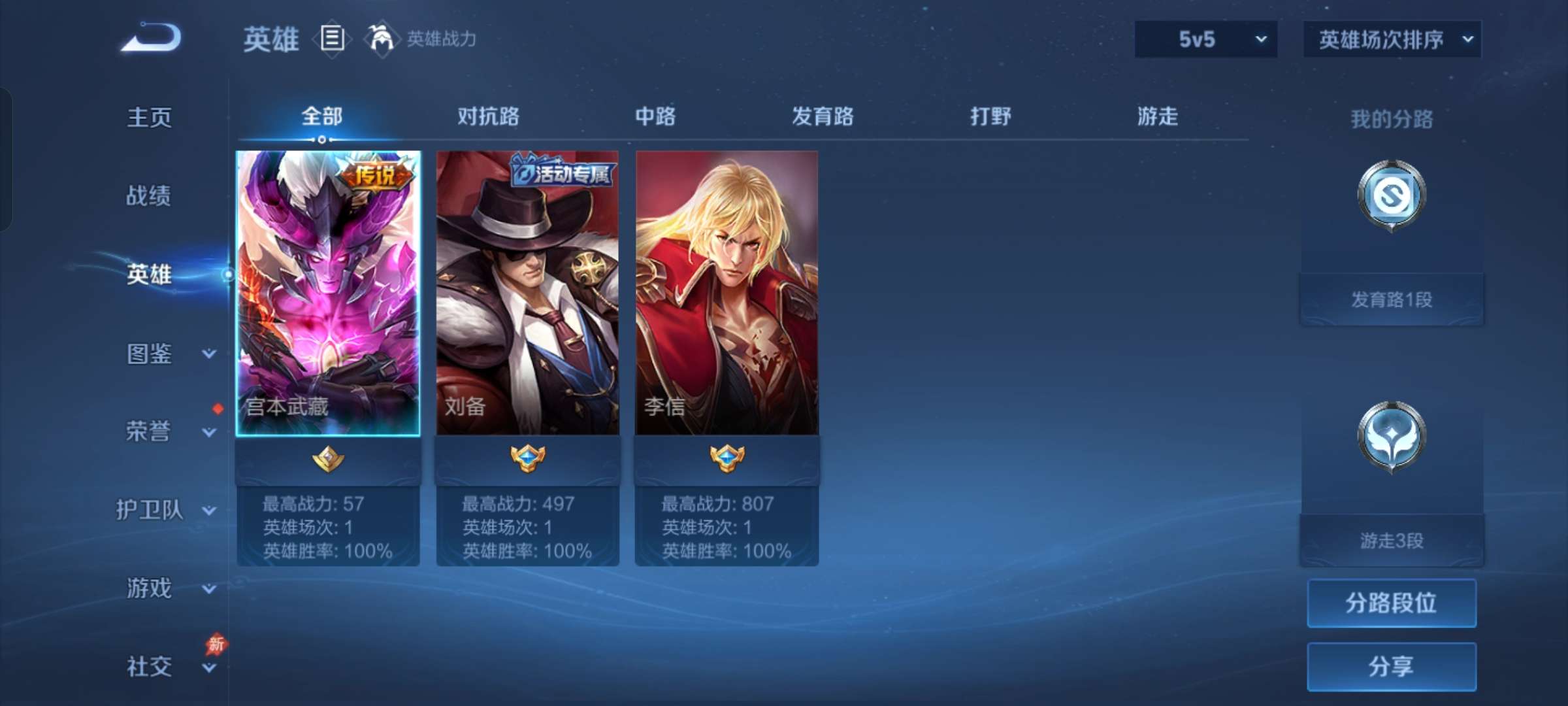
Task: Open the 5v5 mode dropdown
Action: [1205, 39]
